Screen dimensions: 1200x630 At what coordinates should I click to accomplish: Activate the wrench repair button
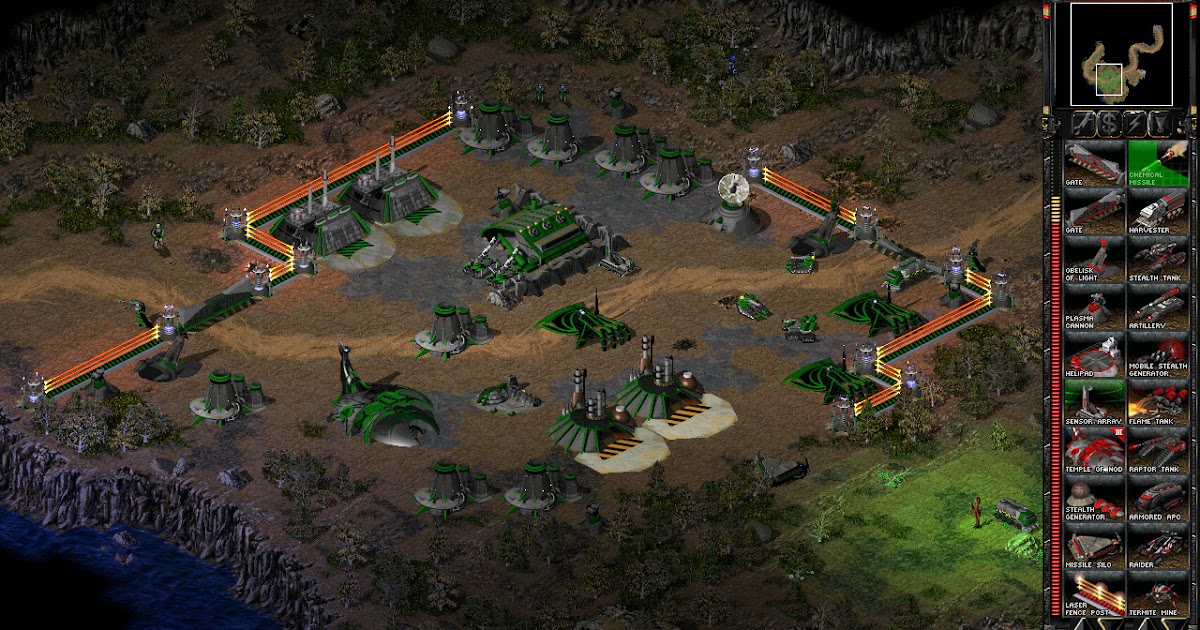(1083, 123)
